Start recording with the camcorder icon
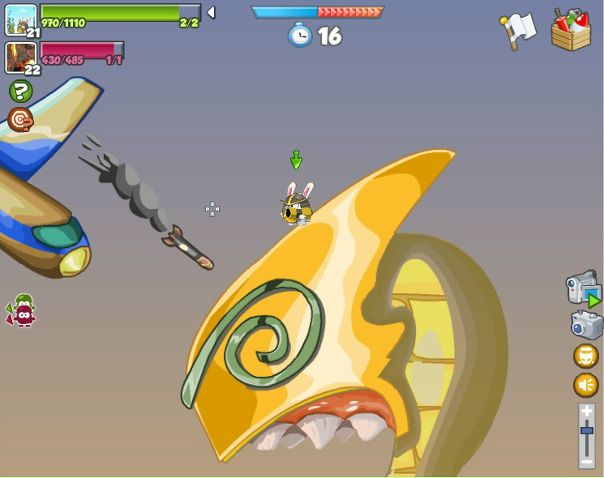604x478 pixels. coord(583,288)
